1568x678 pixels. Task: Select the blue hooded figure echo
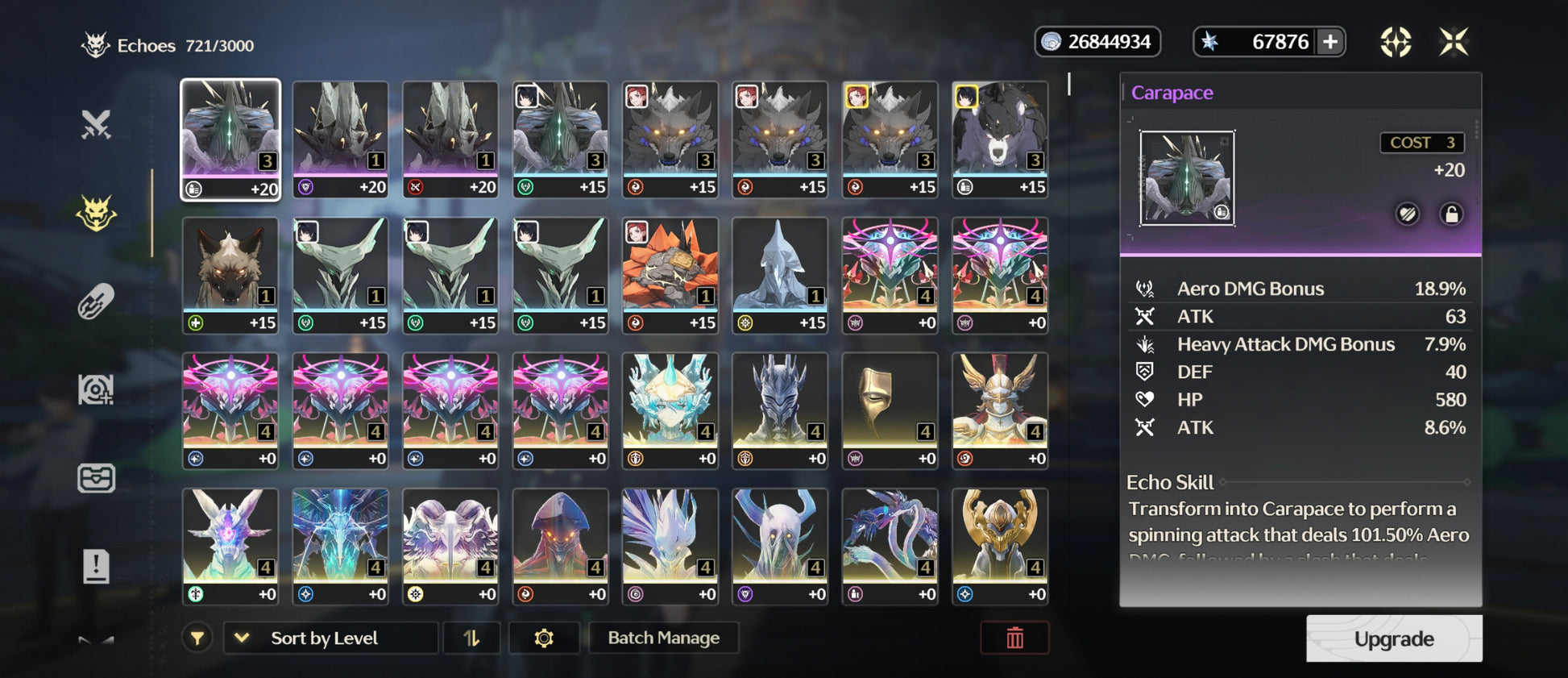coord(780,274)
